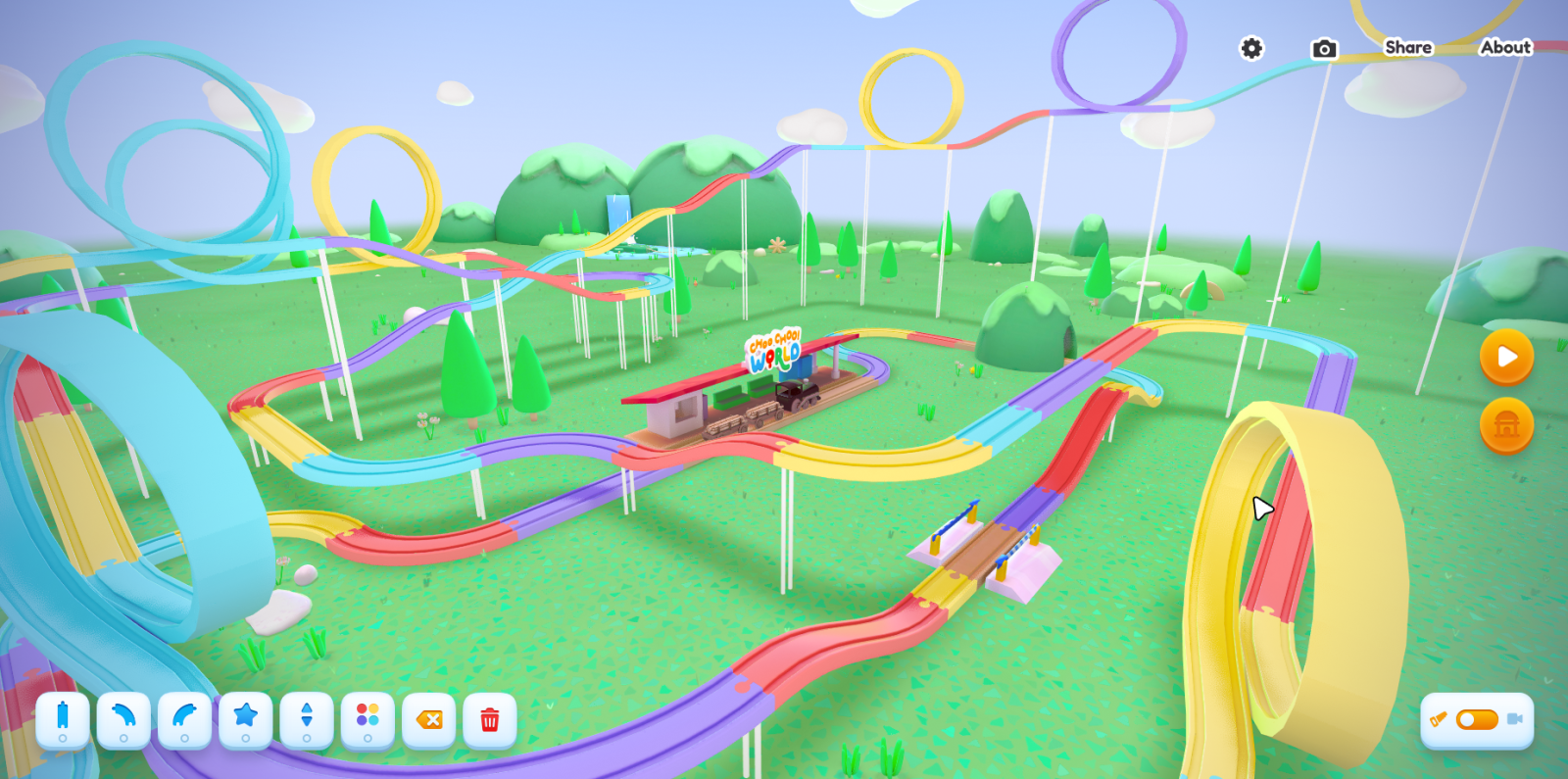Select the up/down elevation arrows tool
Screen dimensions: 1568x779
307,720
